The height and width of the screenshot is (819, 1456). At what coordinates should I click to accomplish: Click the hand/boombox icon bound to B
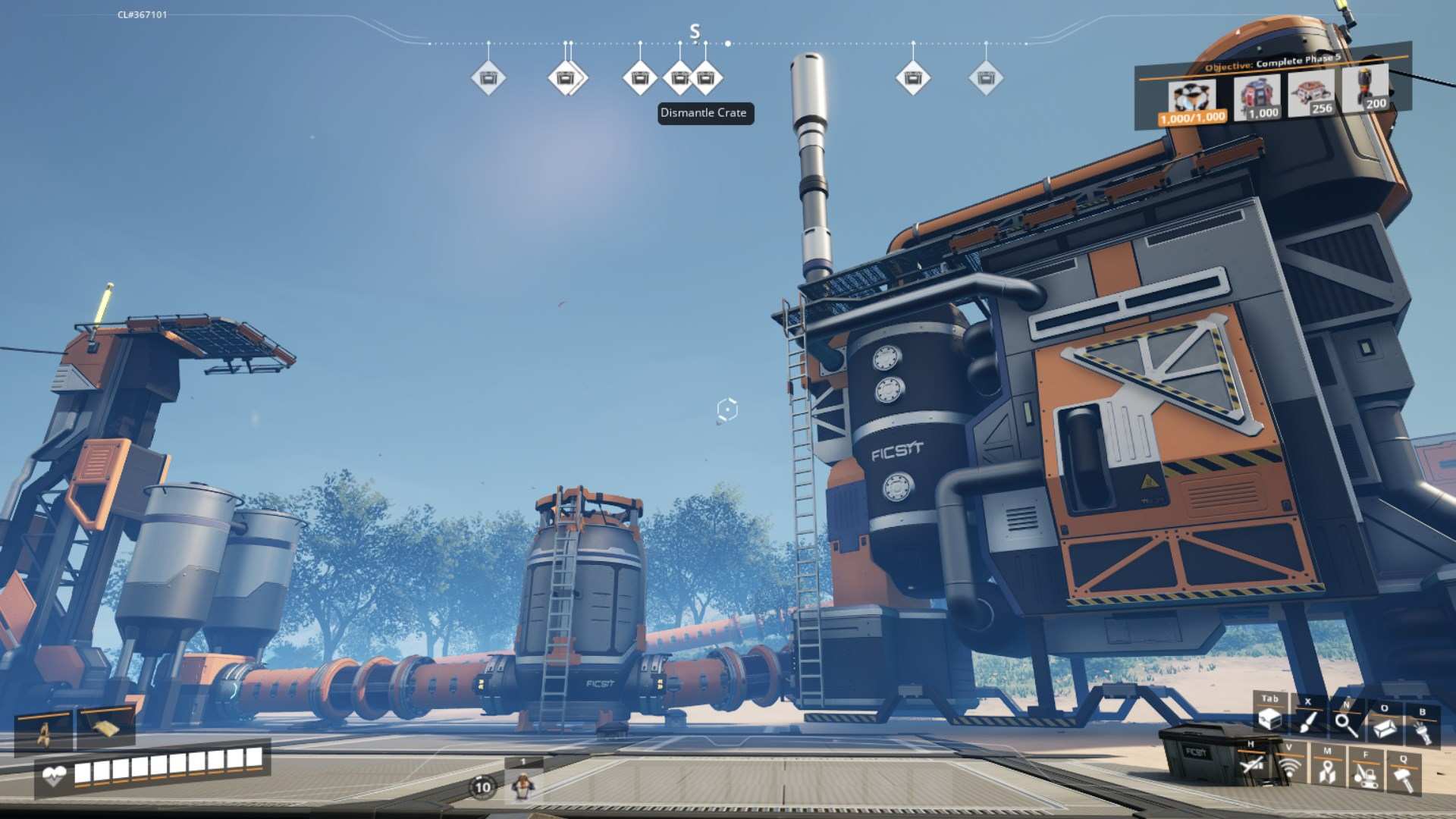click(1423, 730)
